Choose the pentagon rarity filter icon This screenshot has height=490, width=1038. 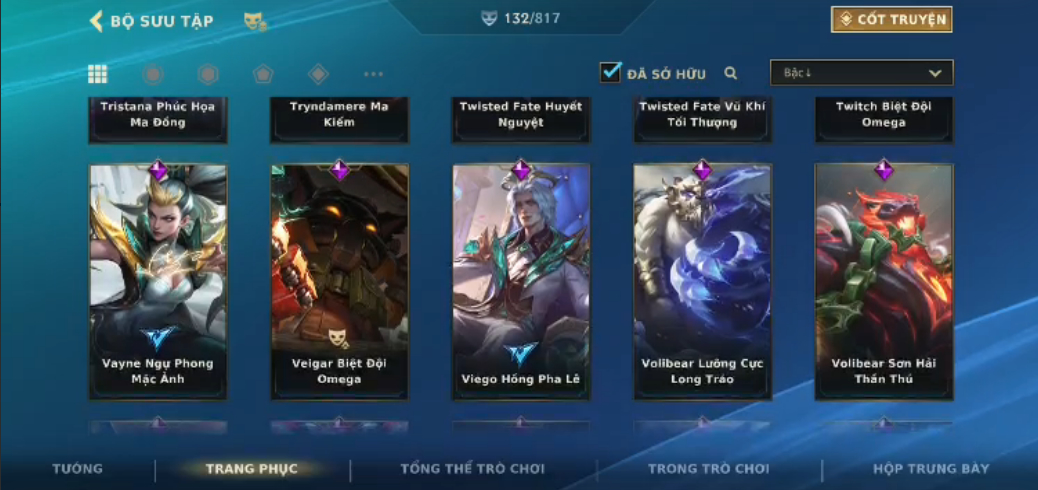[262, 74]
